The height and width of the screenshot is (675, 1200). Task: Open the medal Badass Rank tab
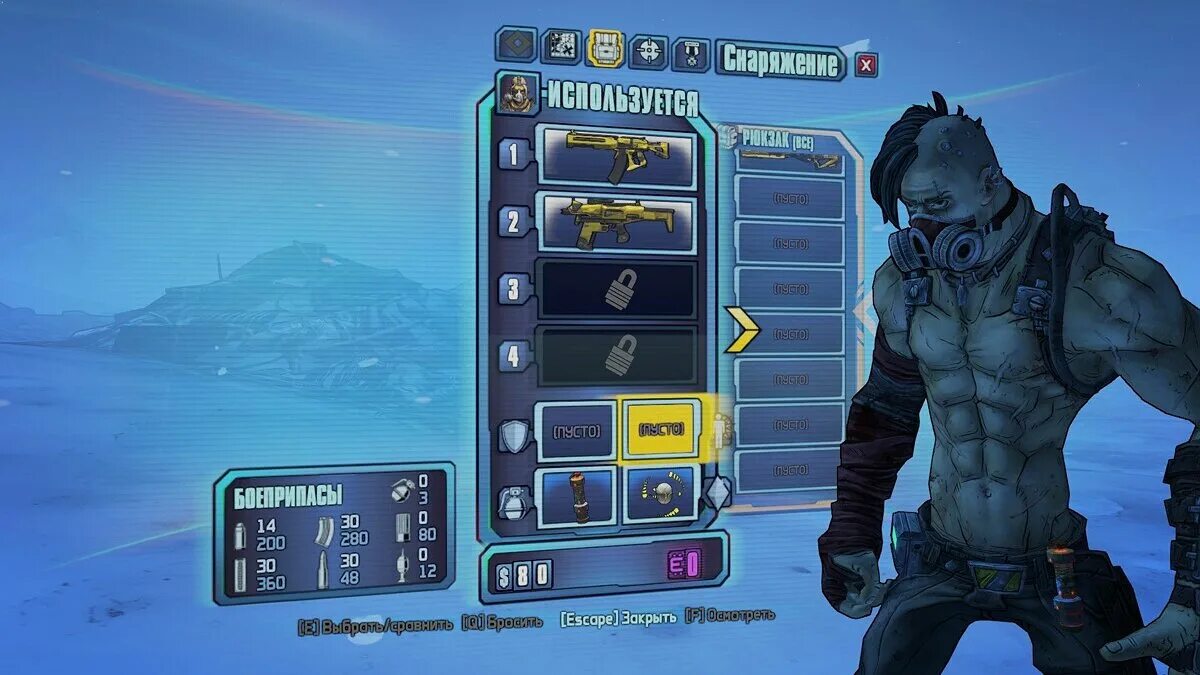click(x=691, y=54)
